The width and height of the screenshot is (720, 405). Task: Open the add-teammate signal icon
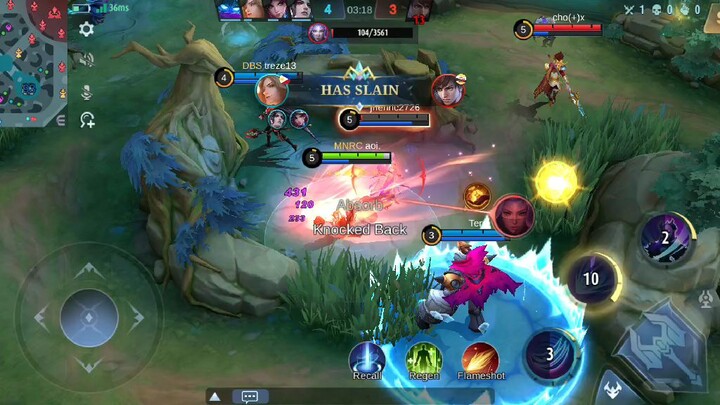(87, 120)
